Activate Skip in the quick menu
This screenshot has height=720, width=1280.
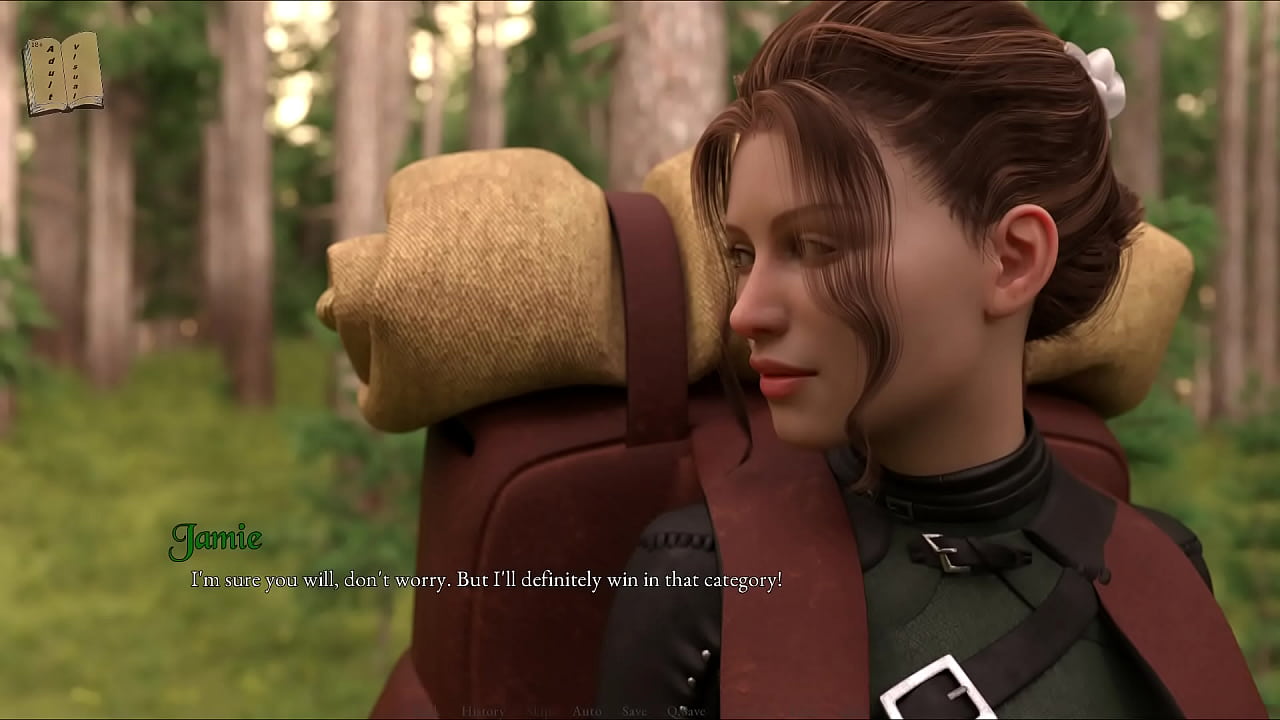click(539, 711)
